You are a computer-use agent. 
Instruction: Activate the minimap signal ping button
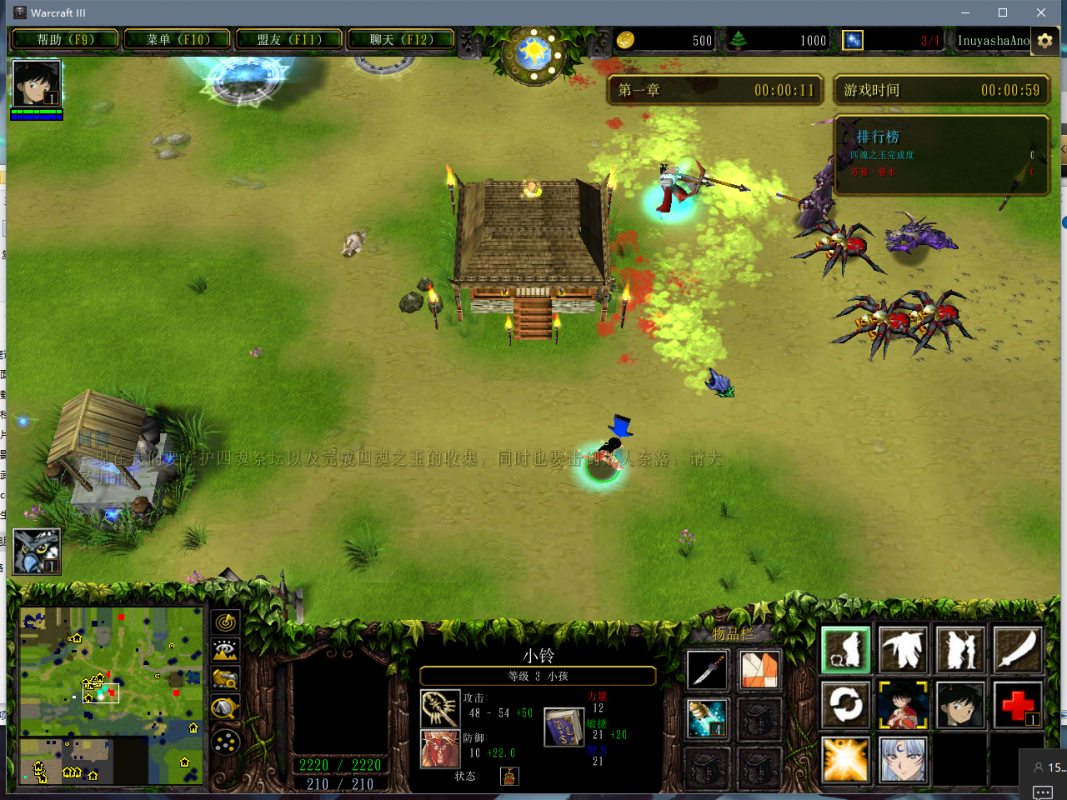click(x=226, y=623)
